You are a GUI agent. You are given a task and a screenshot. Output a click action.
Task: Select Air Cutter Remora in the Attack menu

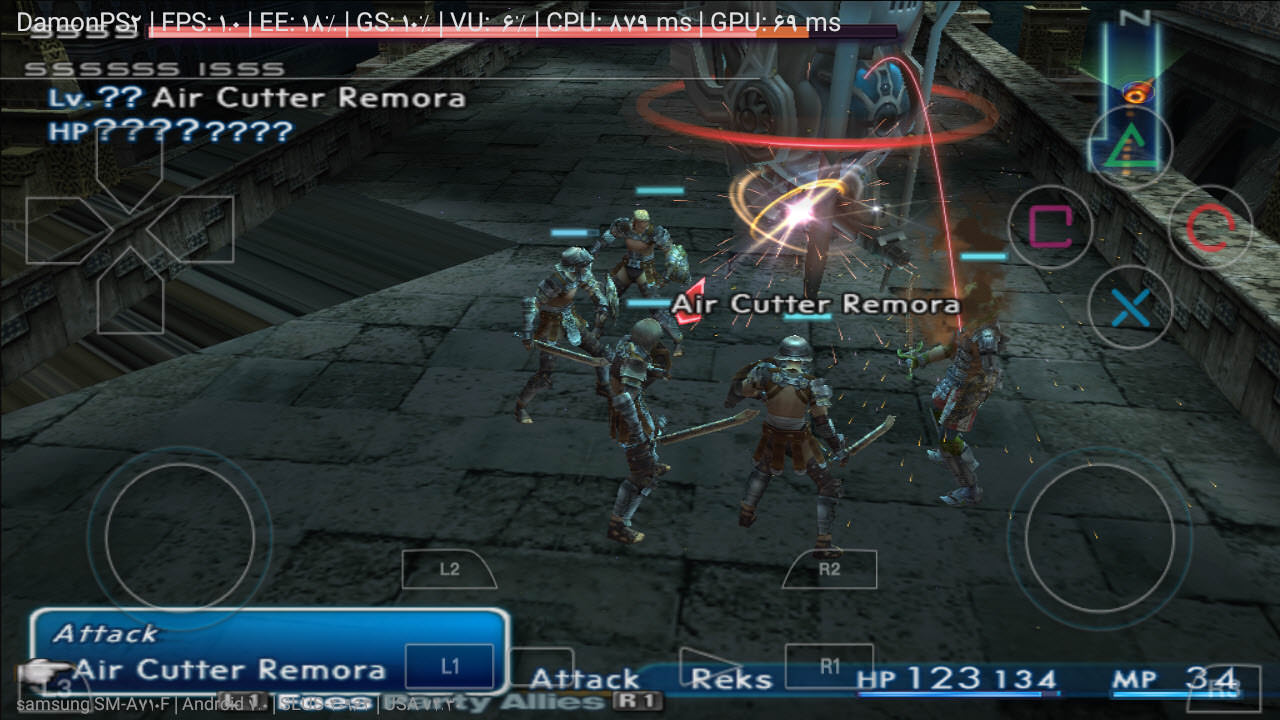[229, 670]
